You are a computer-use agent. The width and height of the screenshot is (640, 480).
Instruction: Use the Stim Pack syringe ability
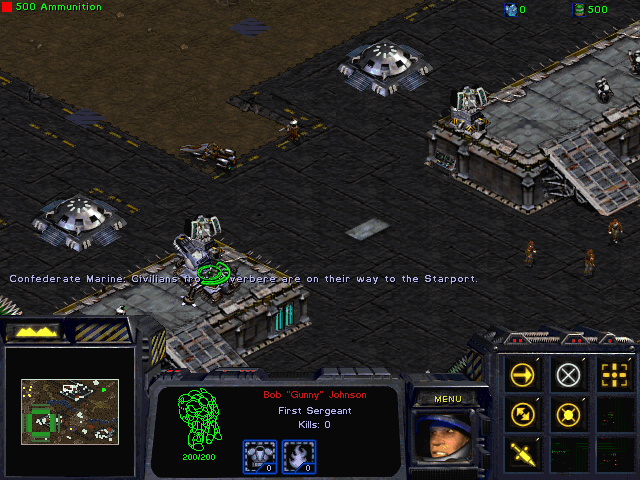point(523,453)
